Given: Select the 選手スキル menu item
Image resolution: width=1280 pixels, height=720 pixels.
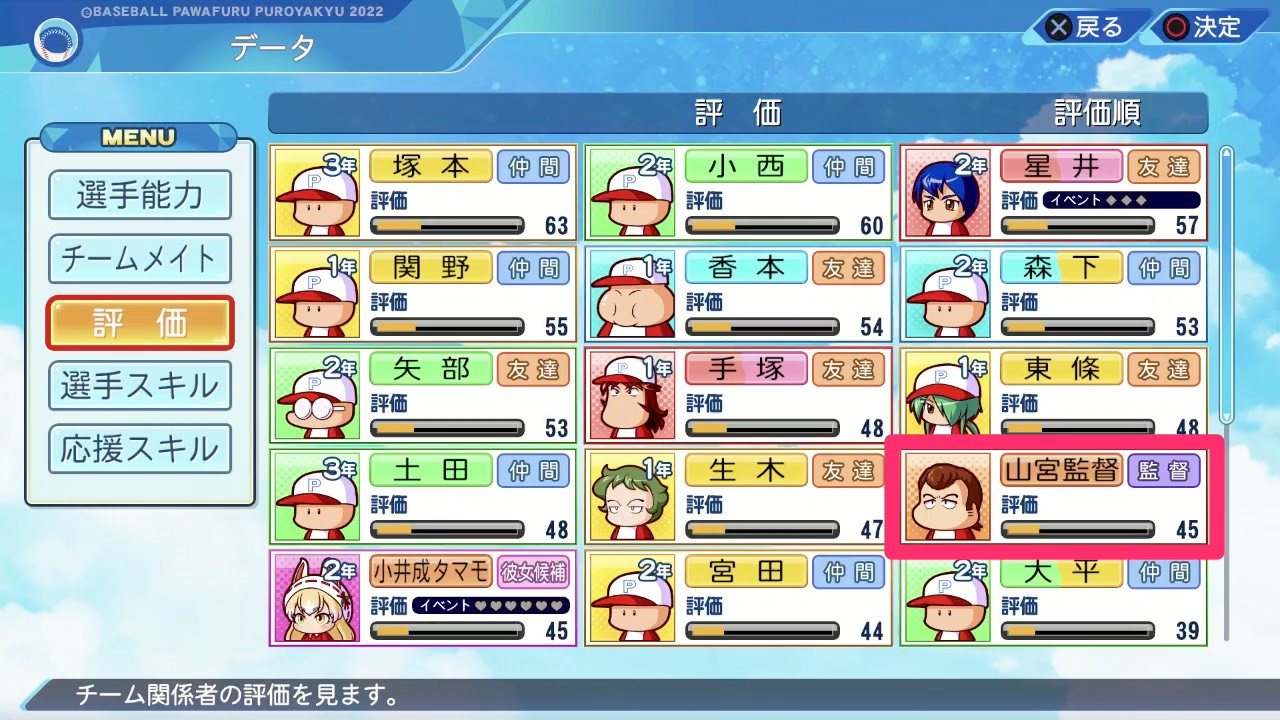Looking at the screenshot, I should click(139, 386).
